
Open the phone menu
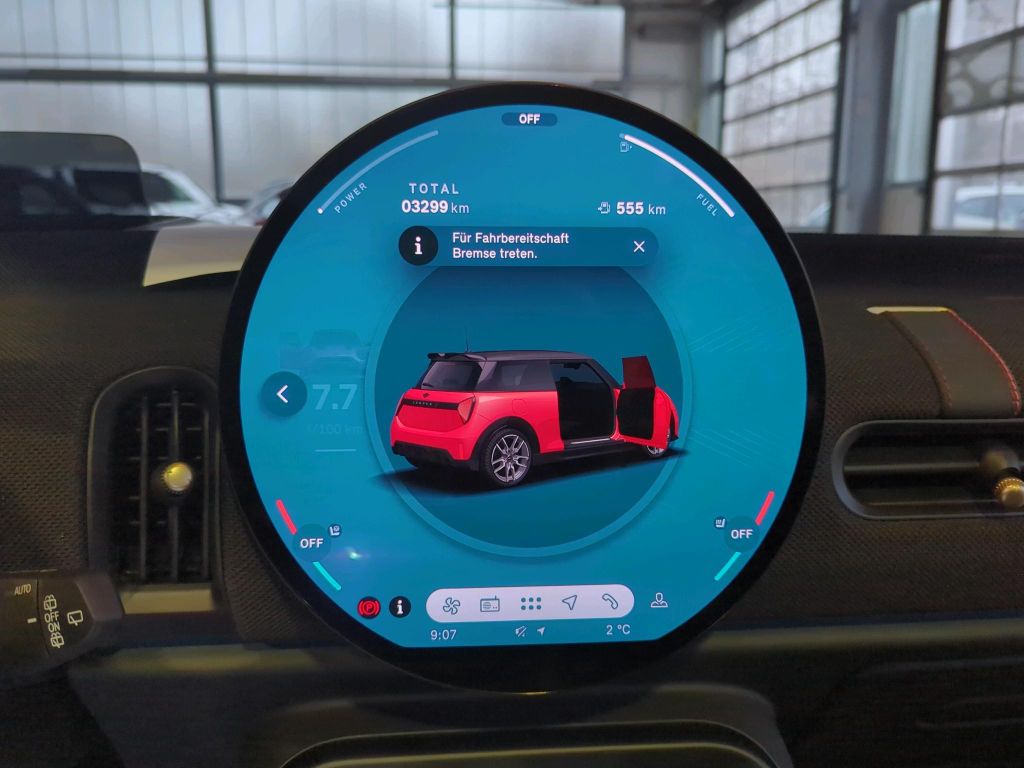tap(610, 602)
